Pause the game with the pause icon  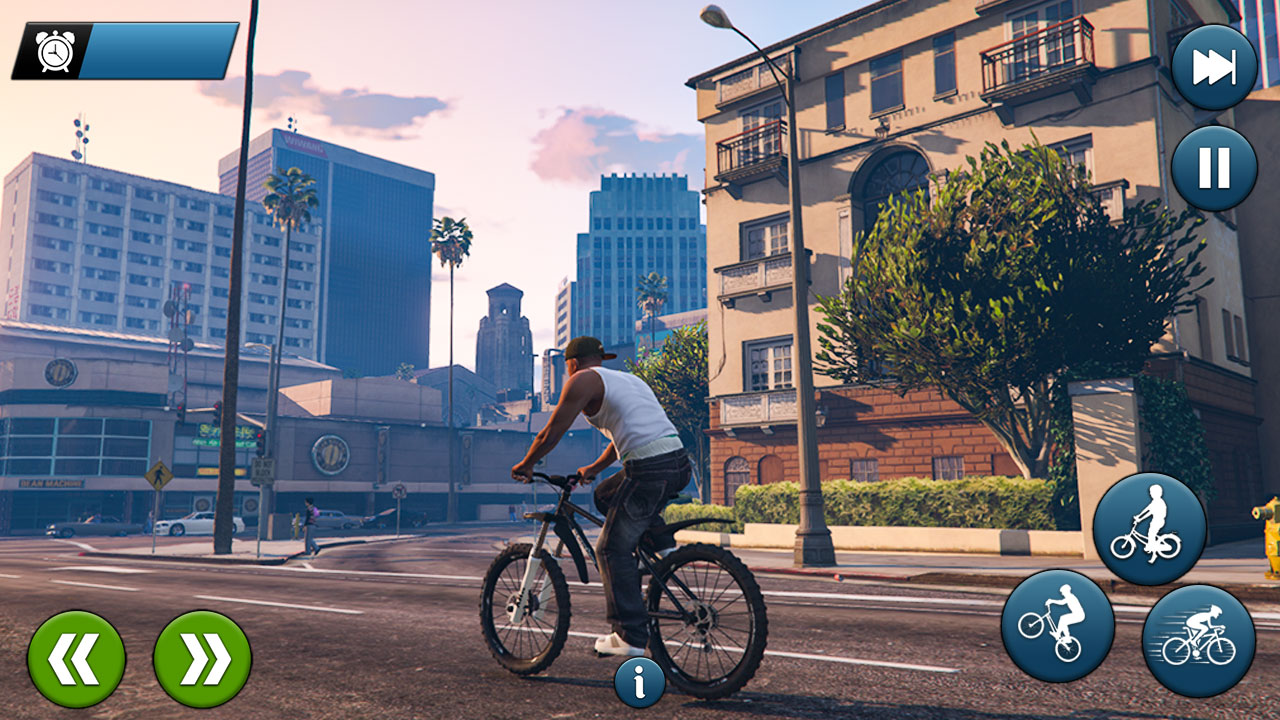[1213, 170]
